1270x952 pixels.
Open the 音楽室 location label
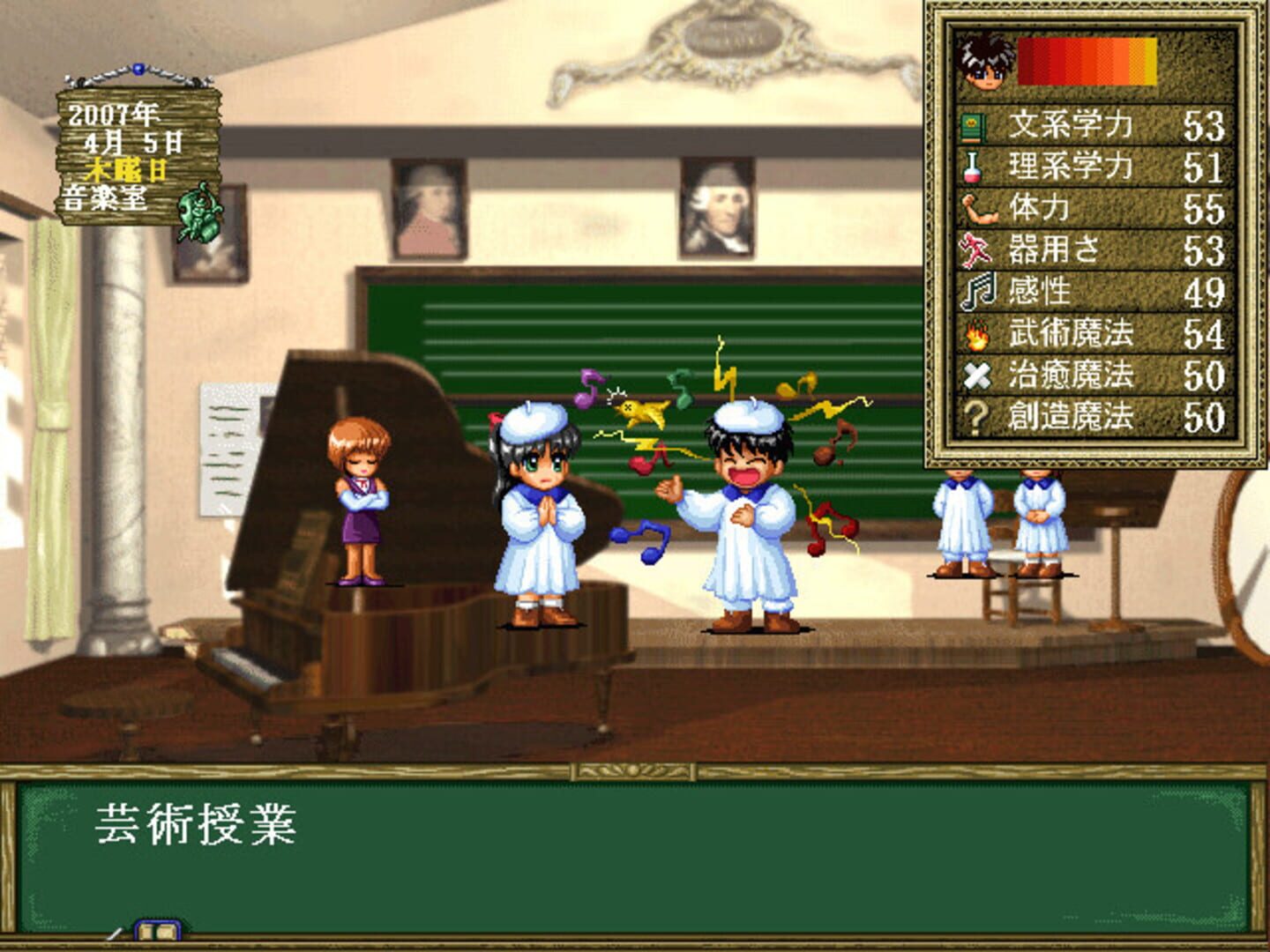click(104, 197)
